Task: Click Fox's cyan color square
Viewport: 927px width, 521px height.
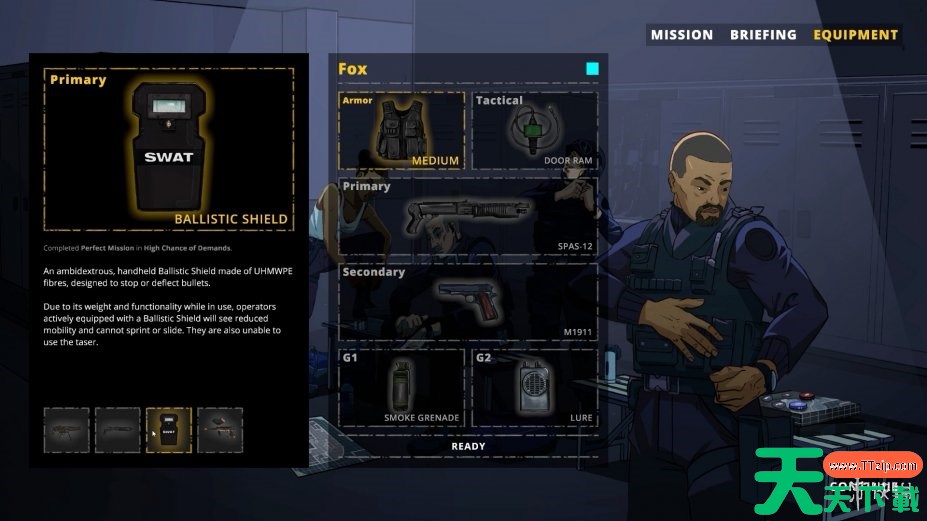Action: 592,69
